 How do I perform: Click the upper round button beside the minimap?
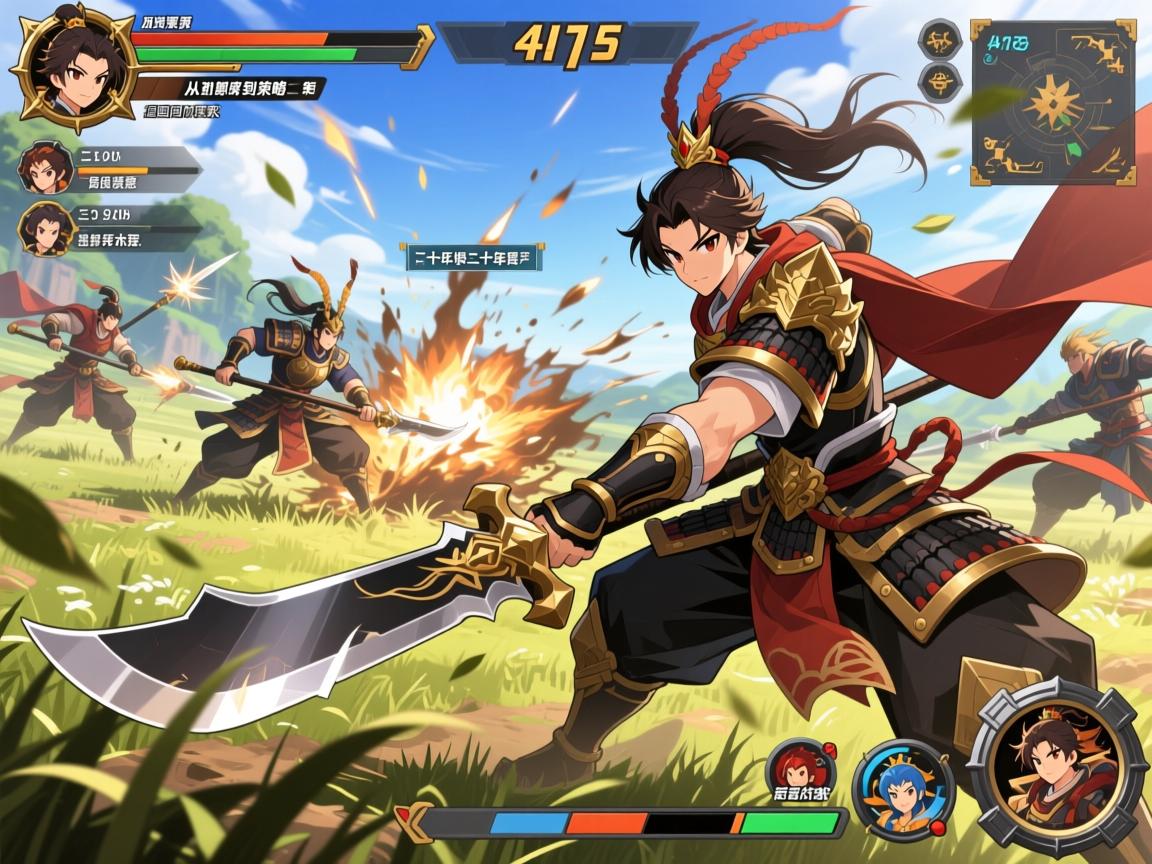pos(940,40)
